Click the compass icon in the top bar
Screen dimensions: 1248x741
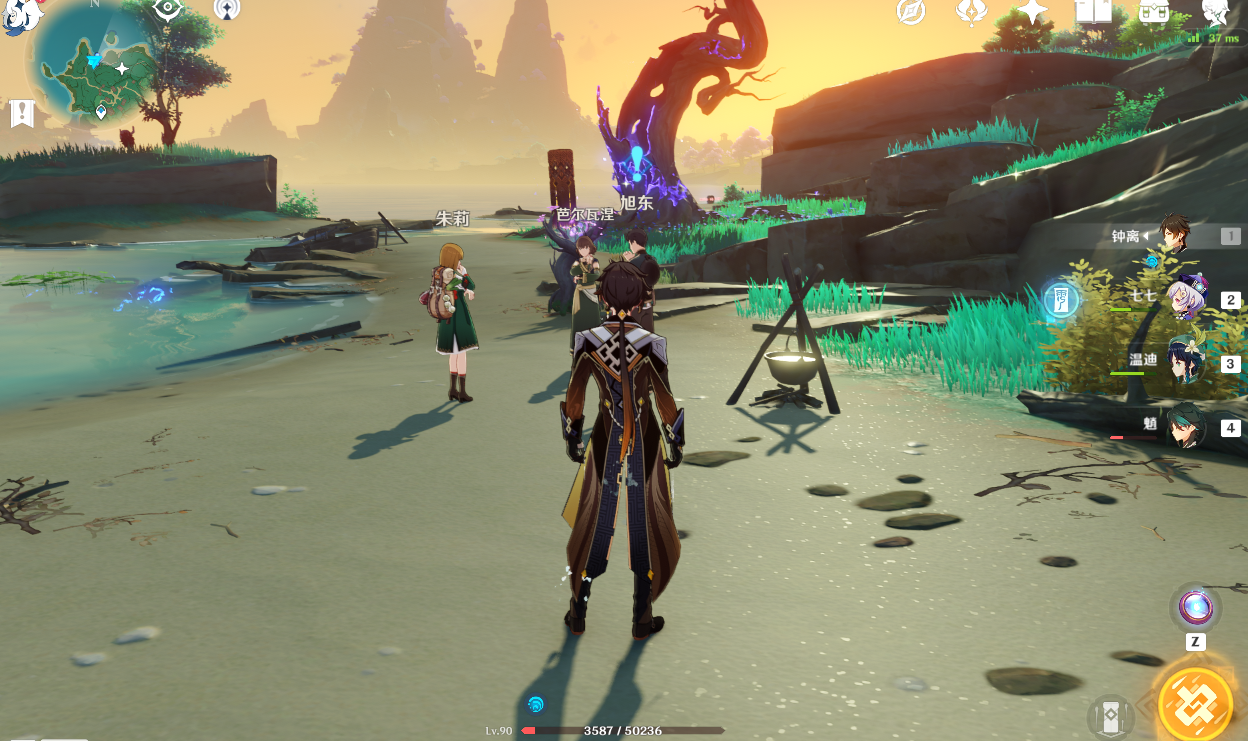911,12
